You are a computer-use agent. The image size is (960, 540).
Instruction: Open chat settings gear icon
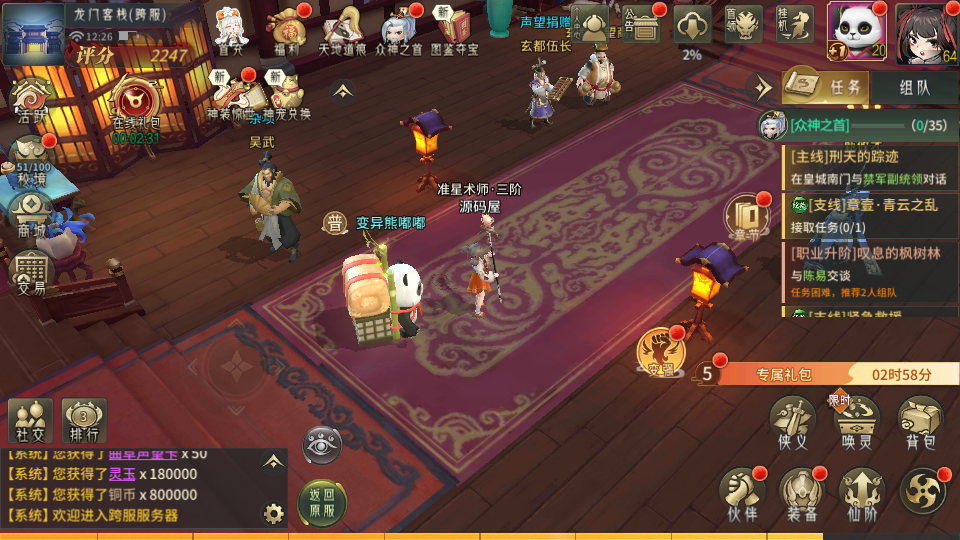pyautogui.click(x=273, y=514)
